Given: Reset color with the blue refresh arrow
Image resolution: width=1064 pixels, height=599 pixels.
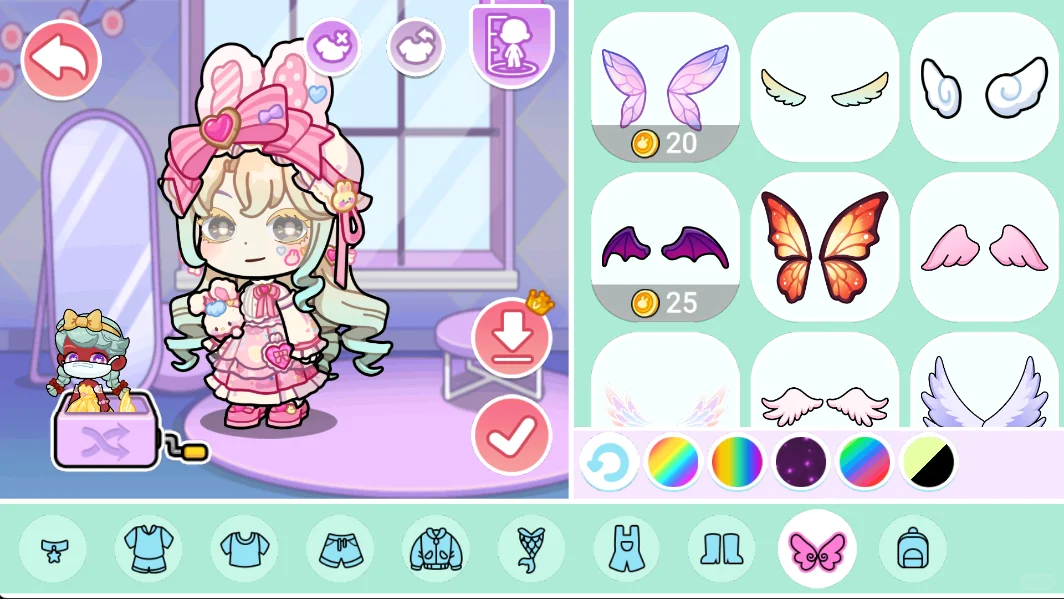Looking at the screenshot, I should pyautogui.click(x=609, y=462).
